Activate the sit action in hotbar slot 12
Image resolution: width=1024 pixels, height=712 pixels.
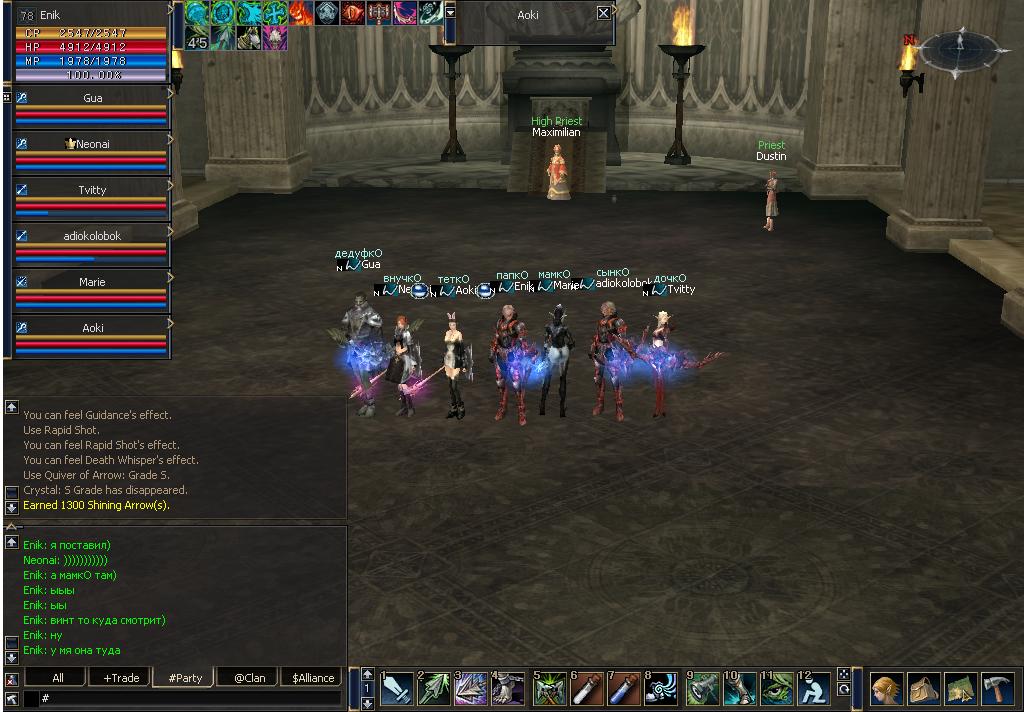pos(815,688)
